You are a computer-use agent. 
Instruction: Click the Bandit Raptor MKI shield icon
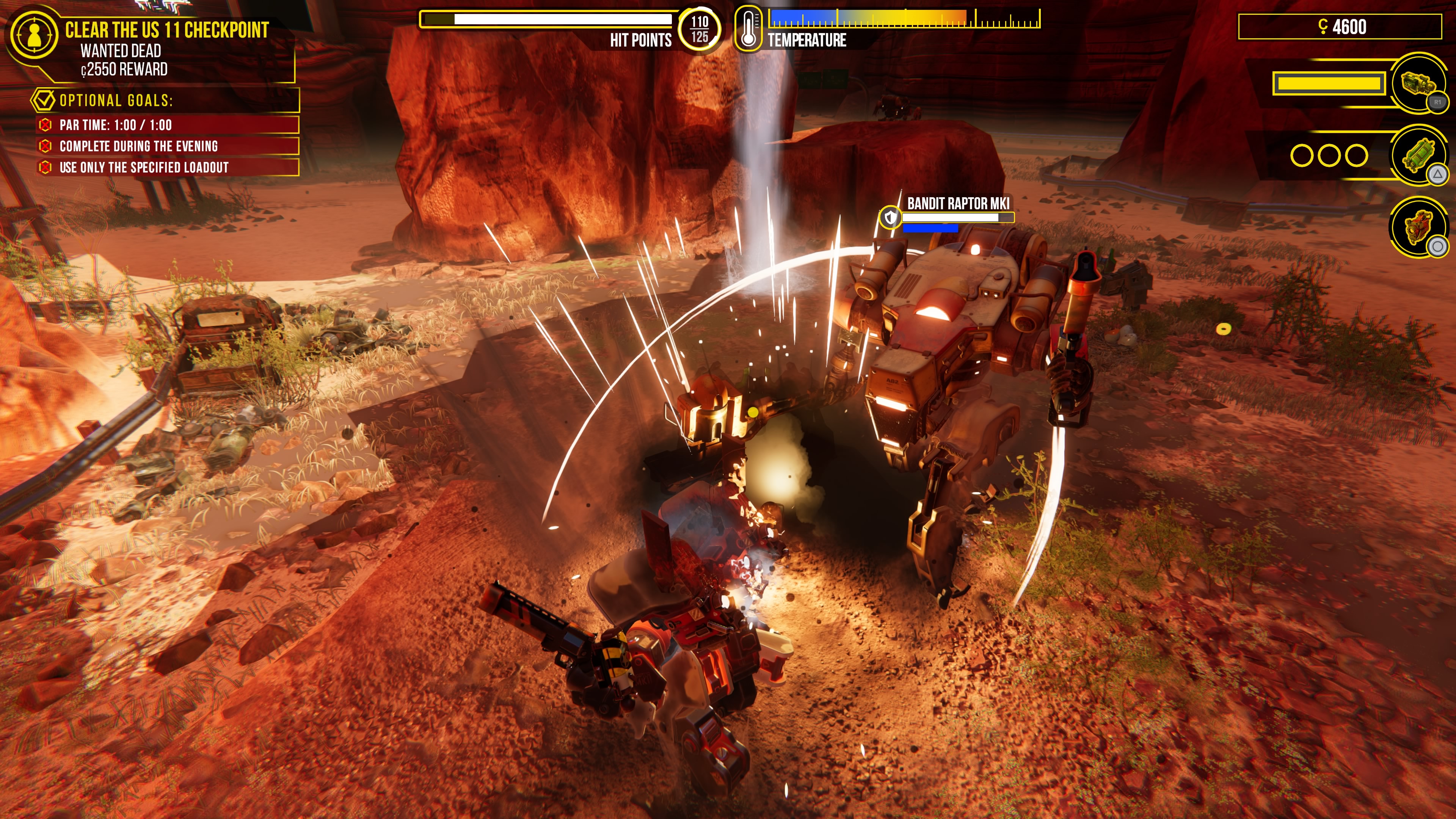click(x=891, y=217)
